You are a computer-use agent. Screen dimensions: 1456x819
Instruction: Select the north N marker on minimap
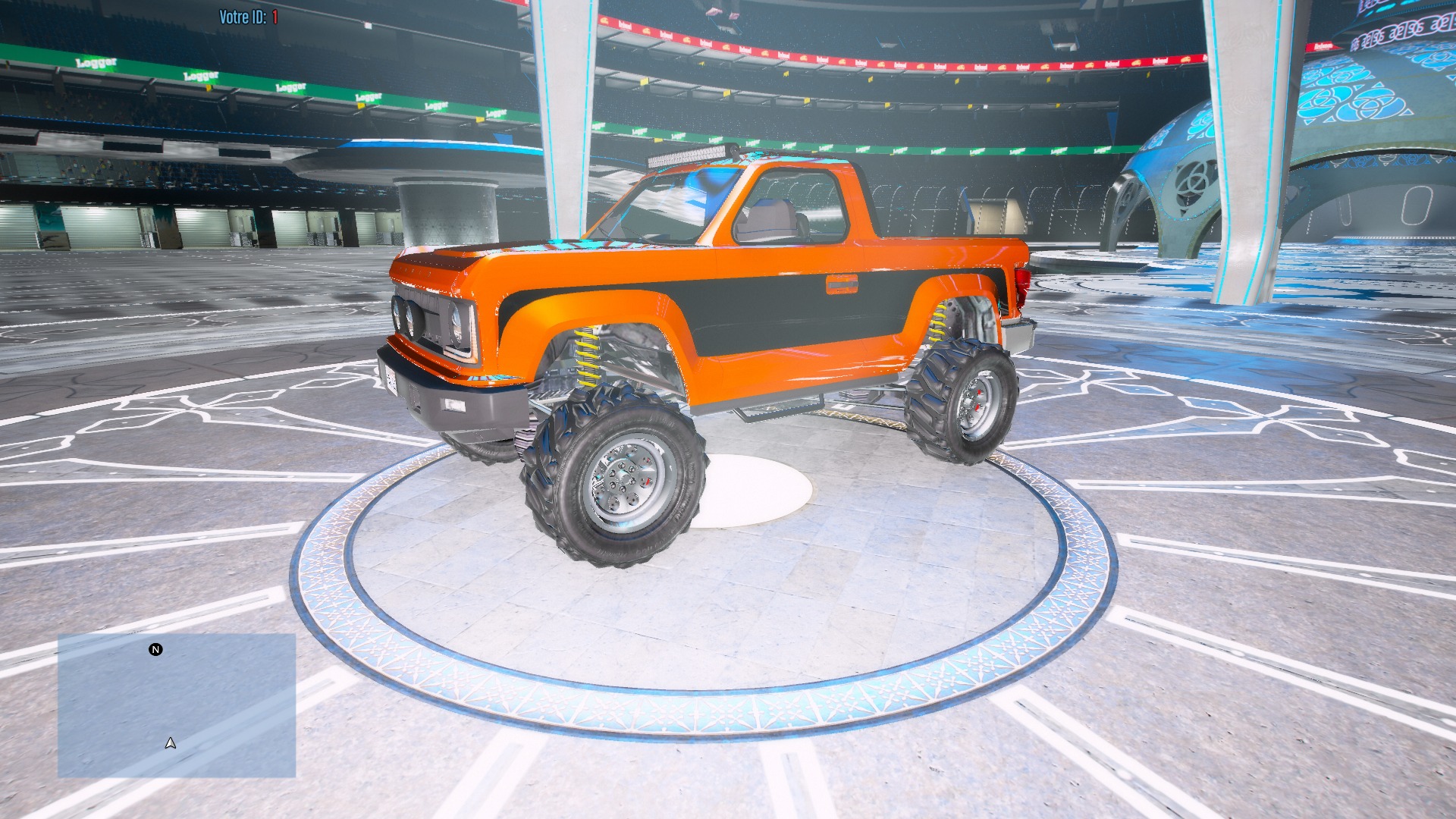click(x=155, y=650)
